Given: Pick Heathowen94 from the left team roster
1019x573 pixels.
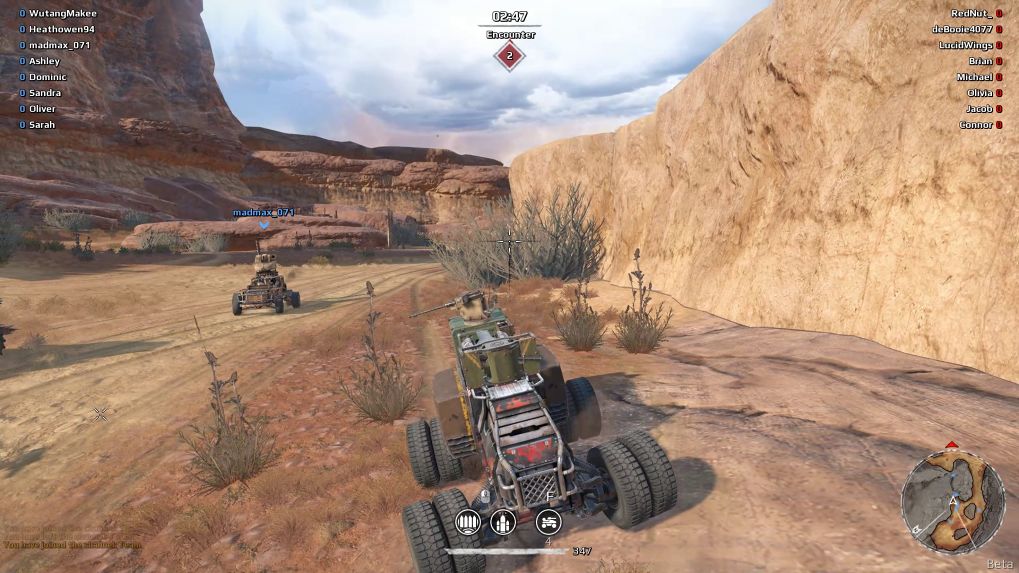Looking at the screenshot, I should click(61, 29).
